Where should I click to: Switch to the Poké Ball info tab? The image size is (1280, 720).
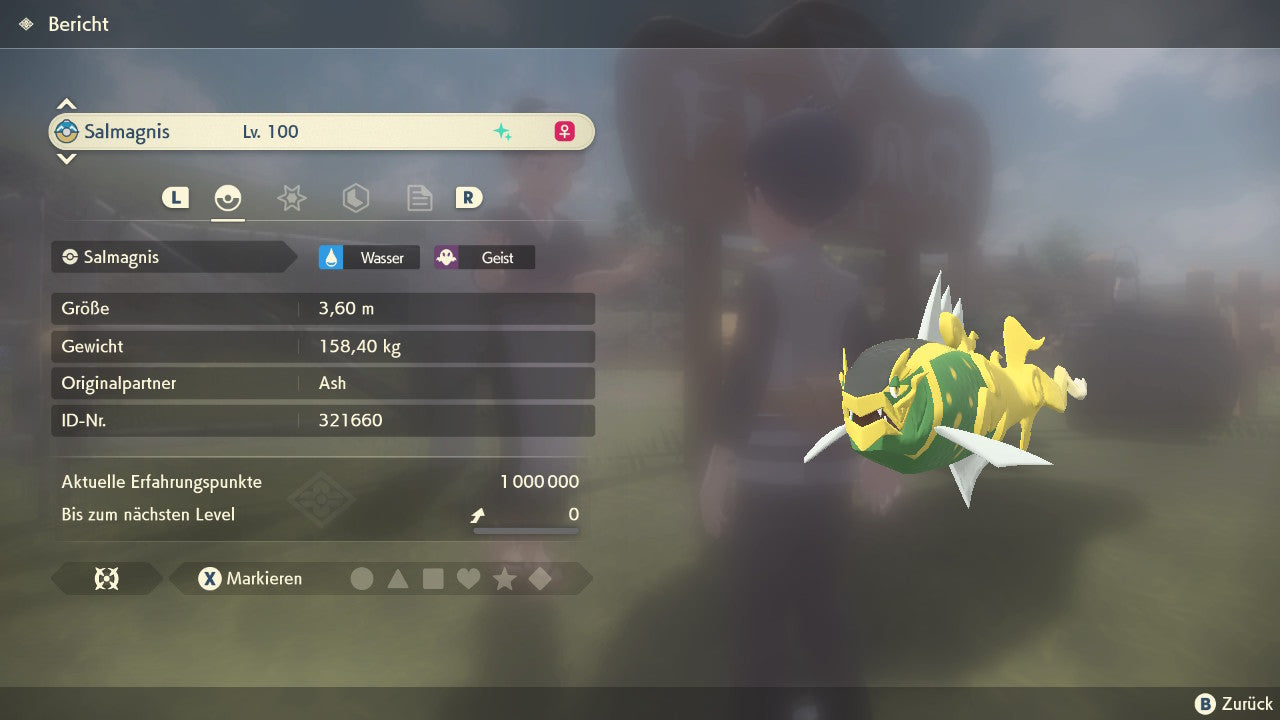click(x=228, y=198)
